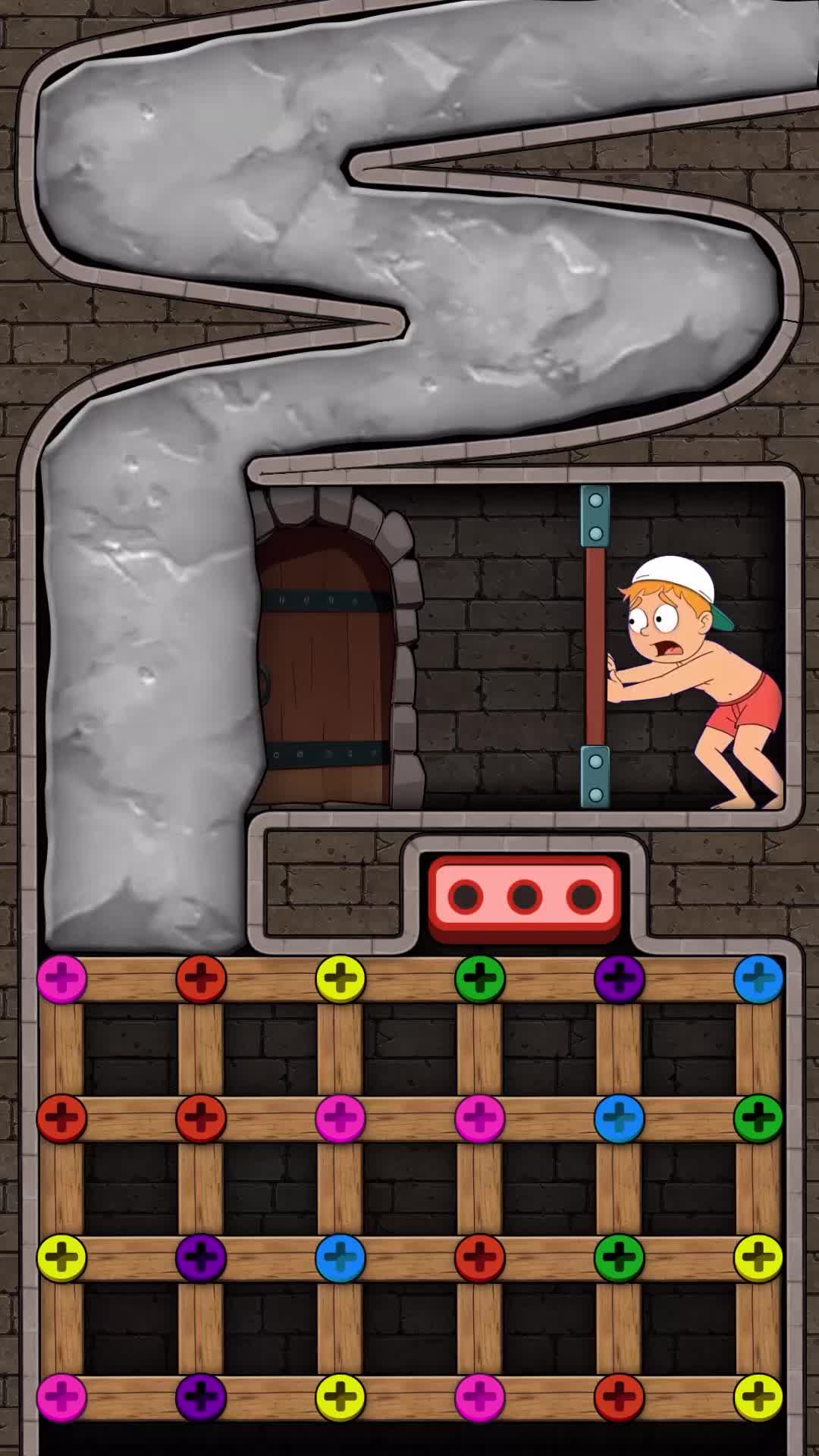Pick the blue screw between magenta and green screws

[620, 1118]
